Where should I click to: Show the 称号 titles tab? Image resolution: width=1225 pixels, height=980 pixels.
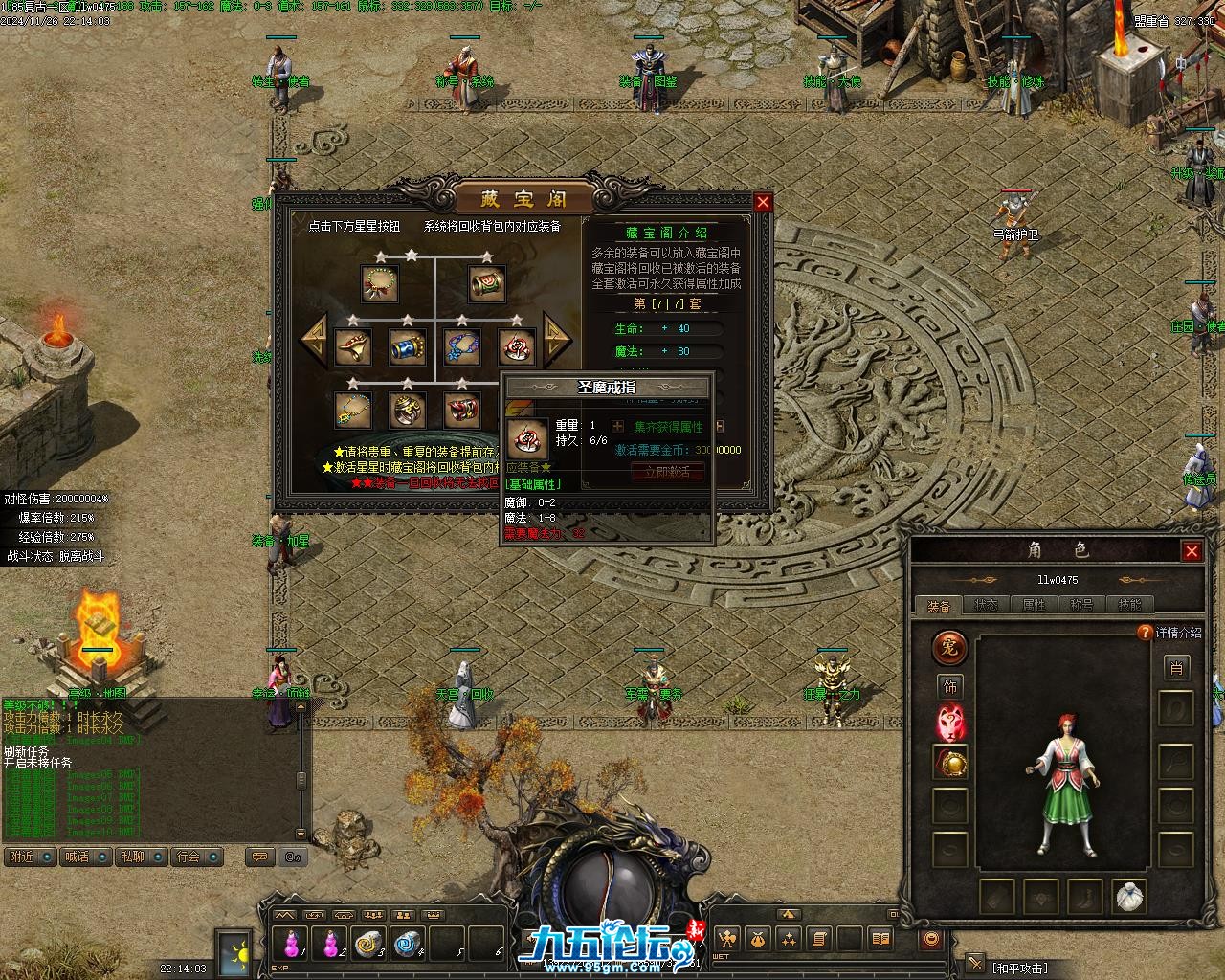tap(1081, 605)
